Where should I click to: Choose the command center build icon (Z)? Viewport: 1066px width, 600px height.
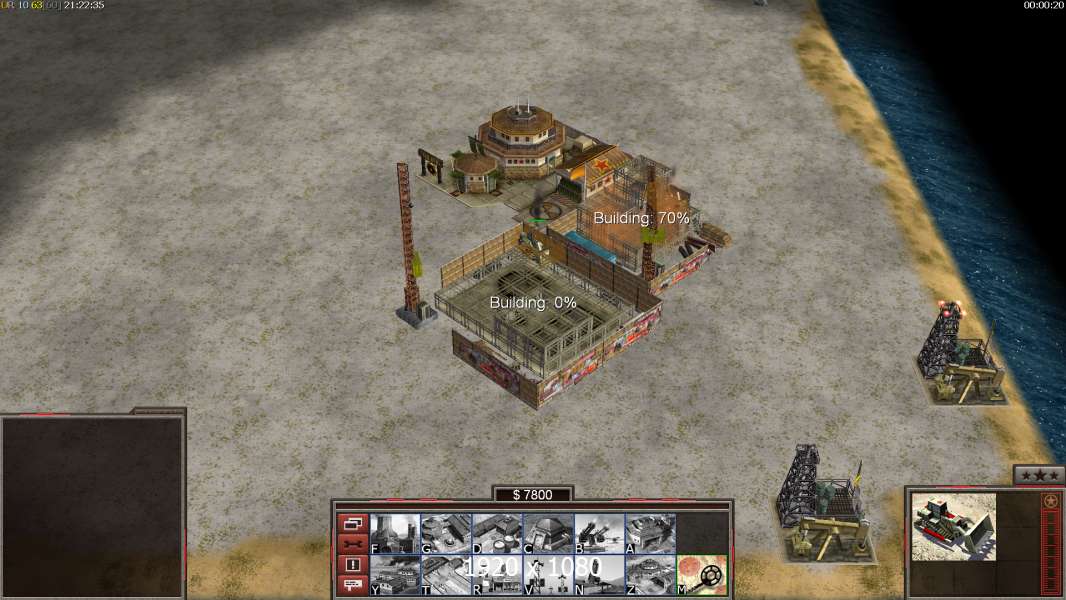point(650,575)
